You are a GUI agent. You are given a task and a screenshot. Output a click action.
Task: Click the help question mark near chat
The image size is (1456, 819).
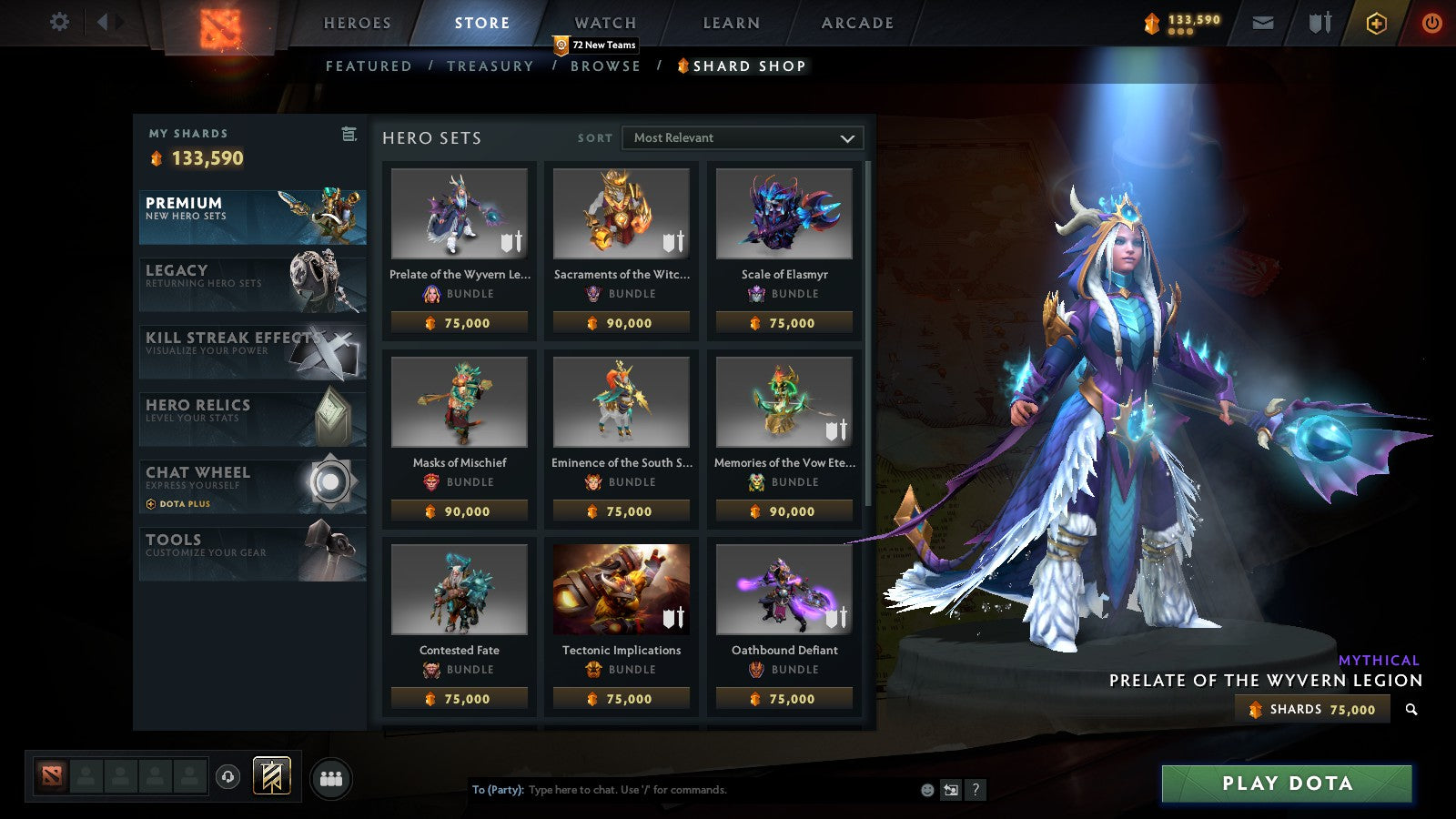coord(976,790)
